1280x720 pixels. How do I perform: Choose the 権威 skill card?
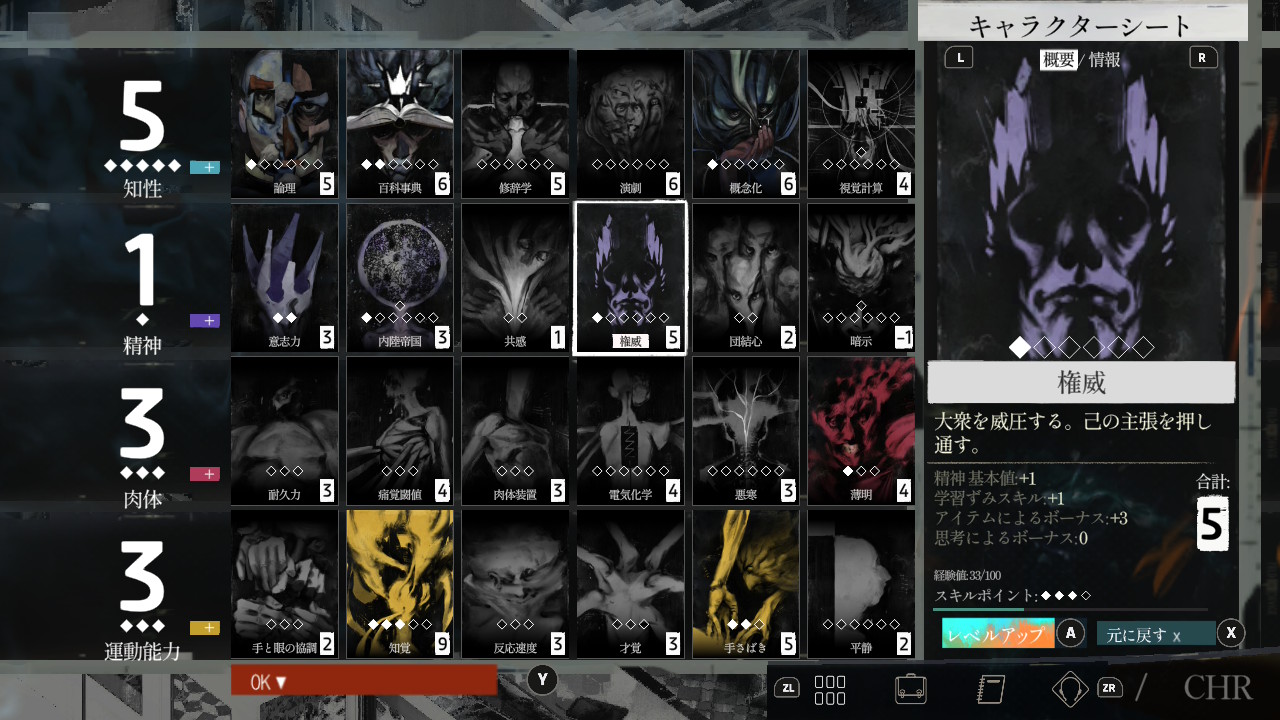click(x=630, y=277)
